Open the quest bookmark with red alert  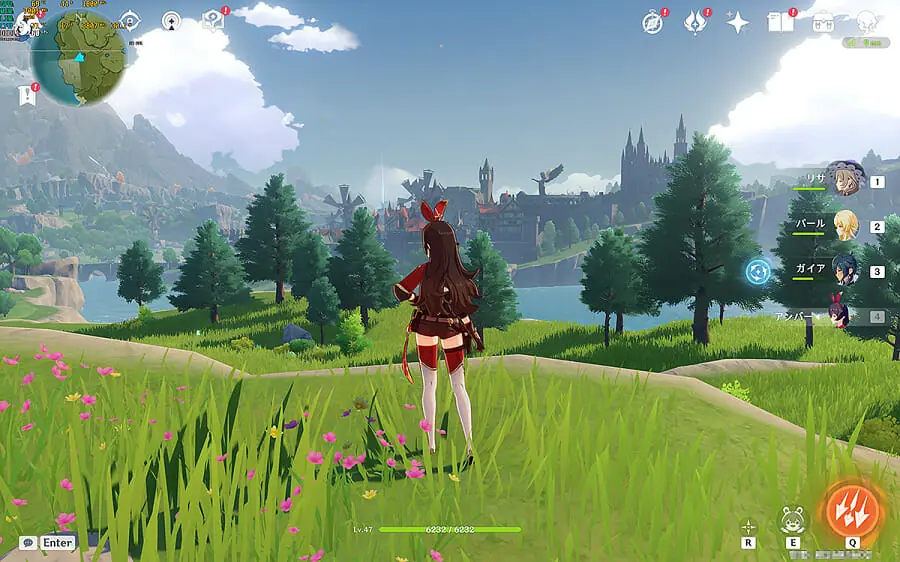click(25, 95)
